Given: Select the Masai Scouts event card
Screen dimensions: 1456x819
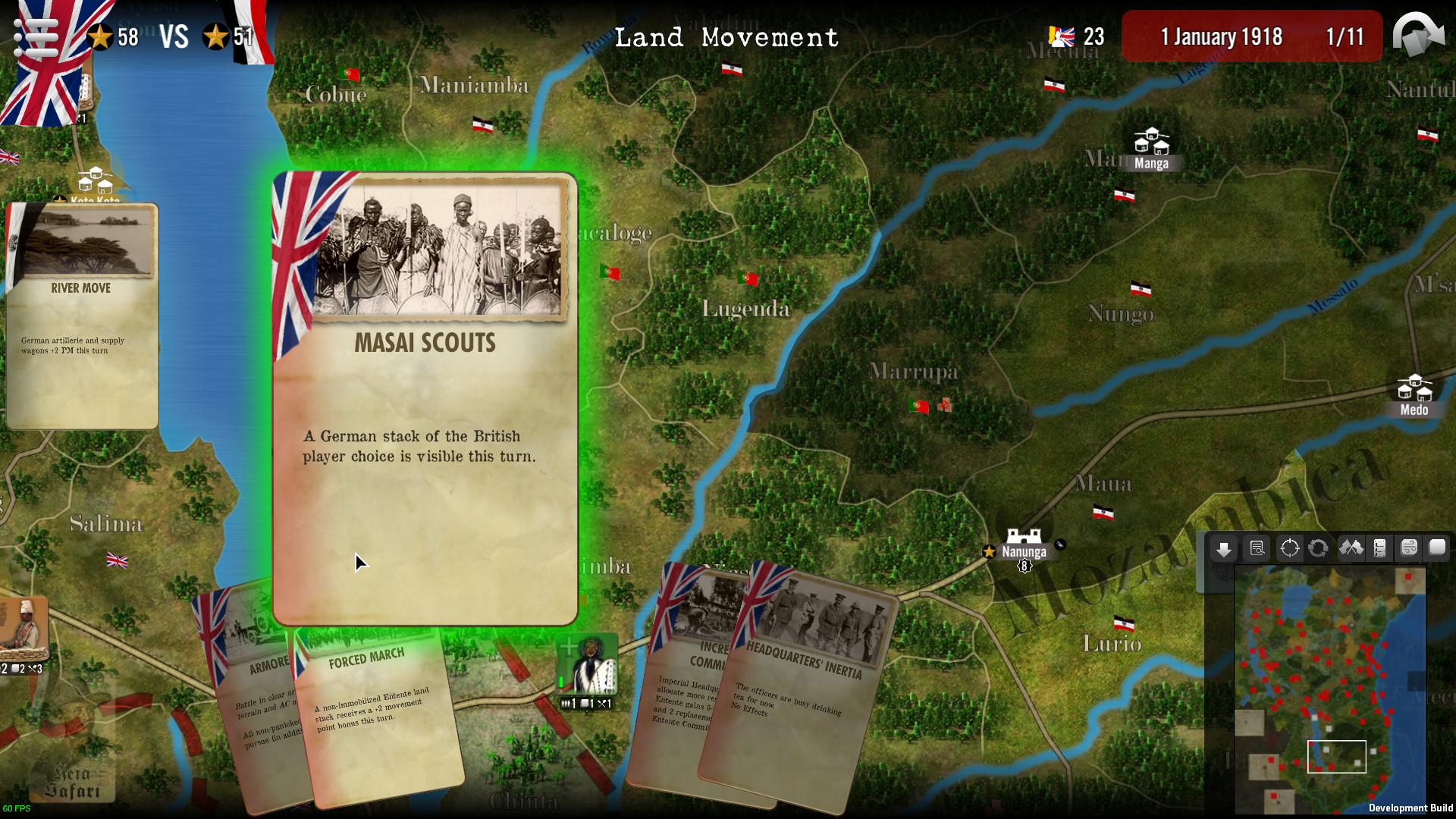Looking at the screenshot, I should tap(425, 394).
